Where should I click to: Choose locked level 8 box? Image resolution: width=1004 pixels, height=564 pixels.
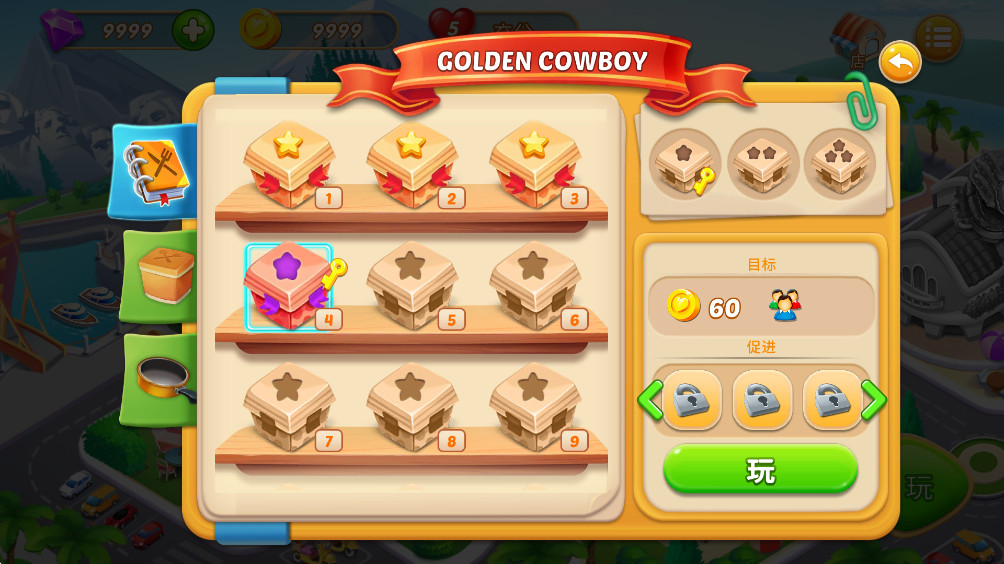click(x=411, y=407)
